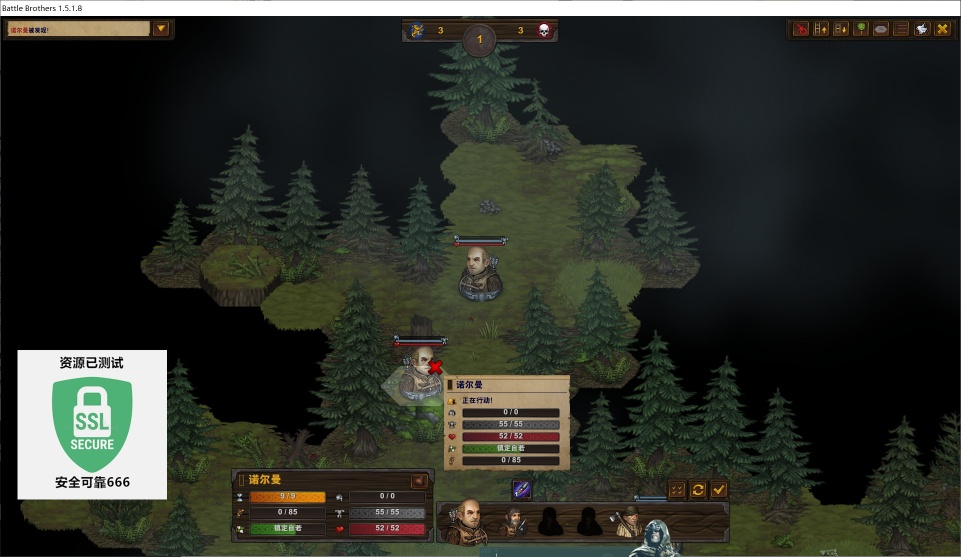Viewport: 961px width, 557px height.
Task: Toggle the grey hexagon tile highlight button
Action: pos(881,29)
